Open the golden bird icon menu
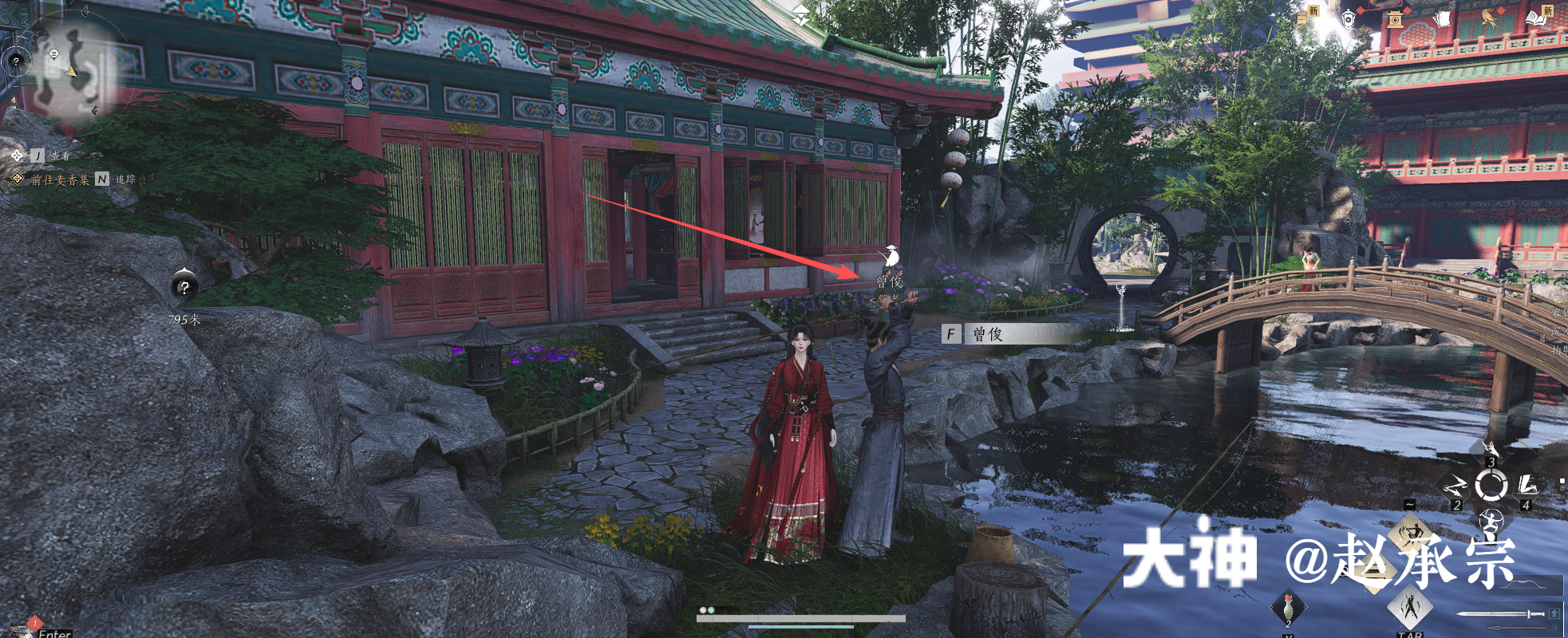Image resolution: width=1568 pixels, height=638 pixels. pos(1489,18)
